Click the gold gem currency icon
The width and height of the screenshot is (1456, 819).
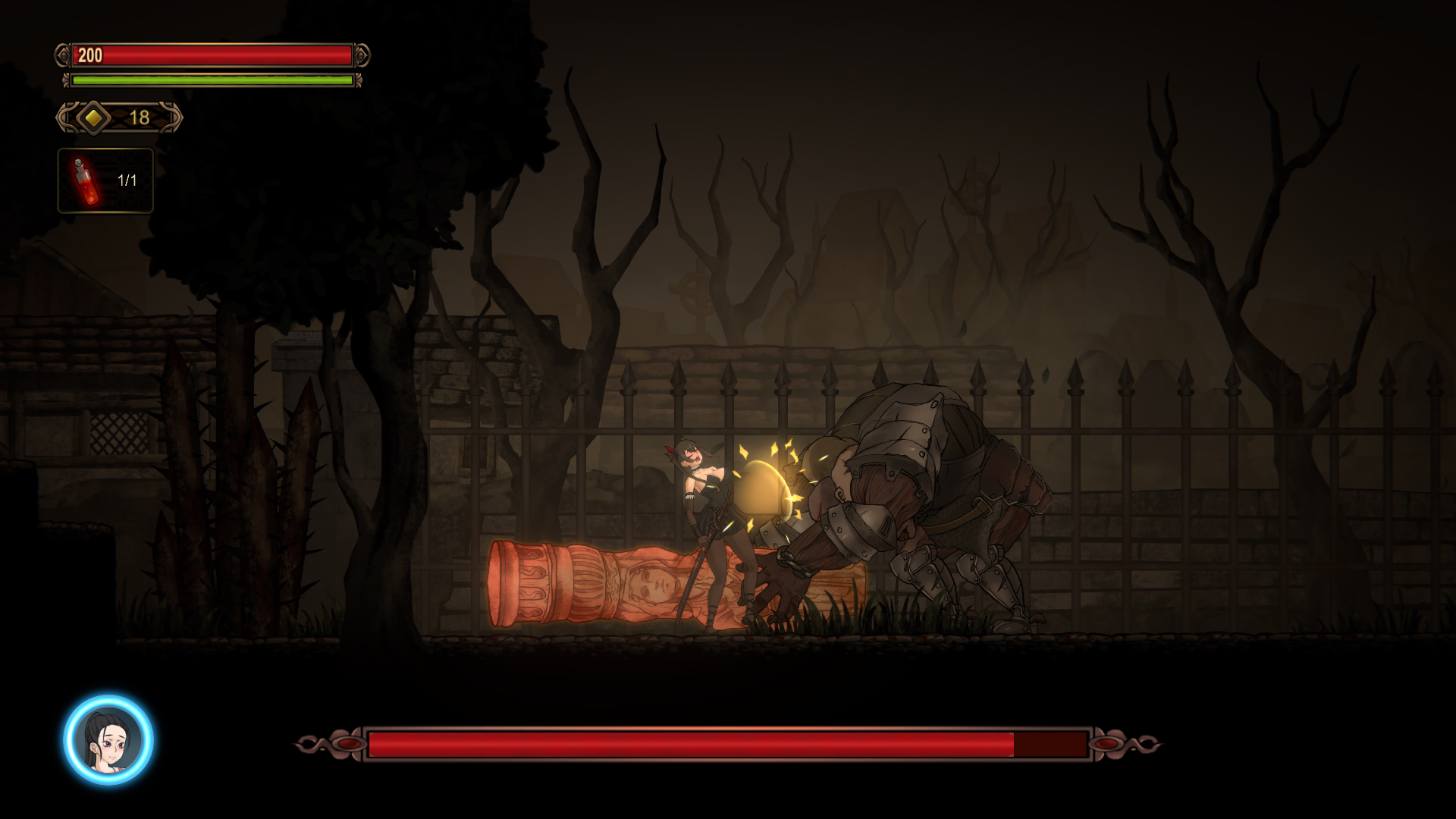point(93,118)
